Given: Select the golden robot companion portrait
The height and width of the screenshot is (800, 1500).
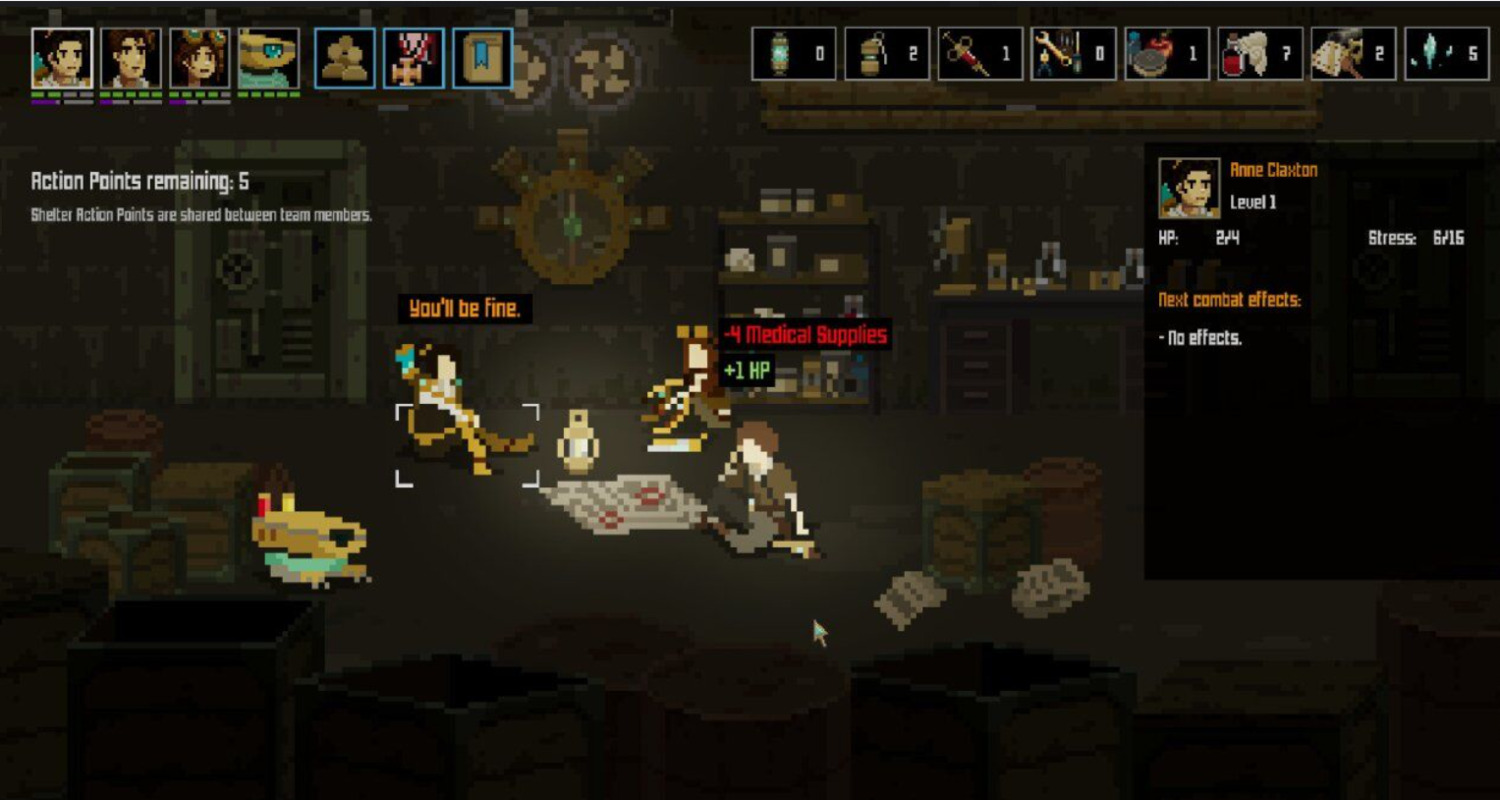Looking at the screenshot, I should coord(268,58).
